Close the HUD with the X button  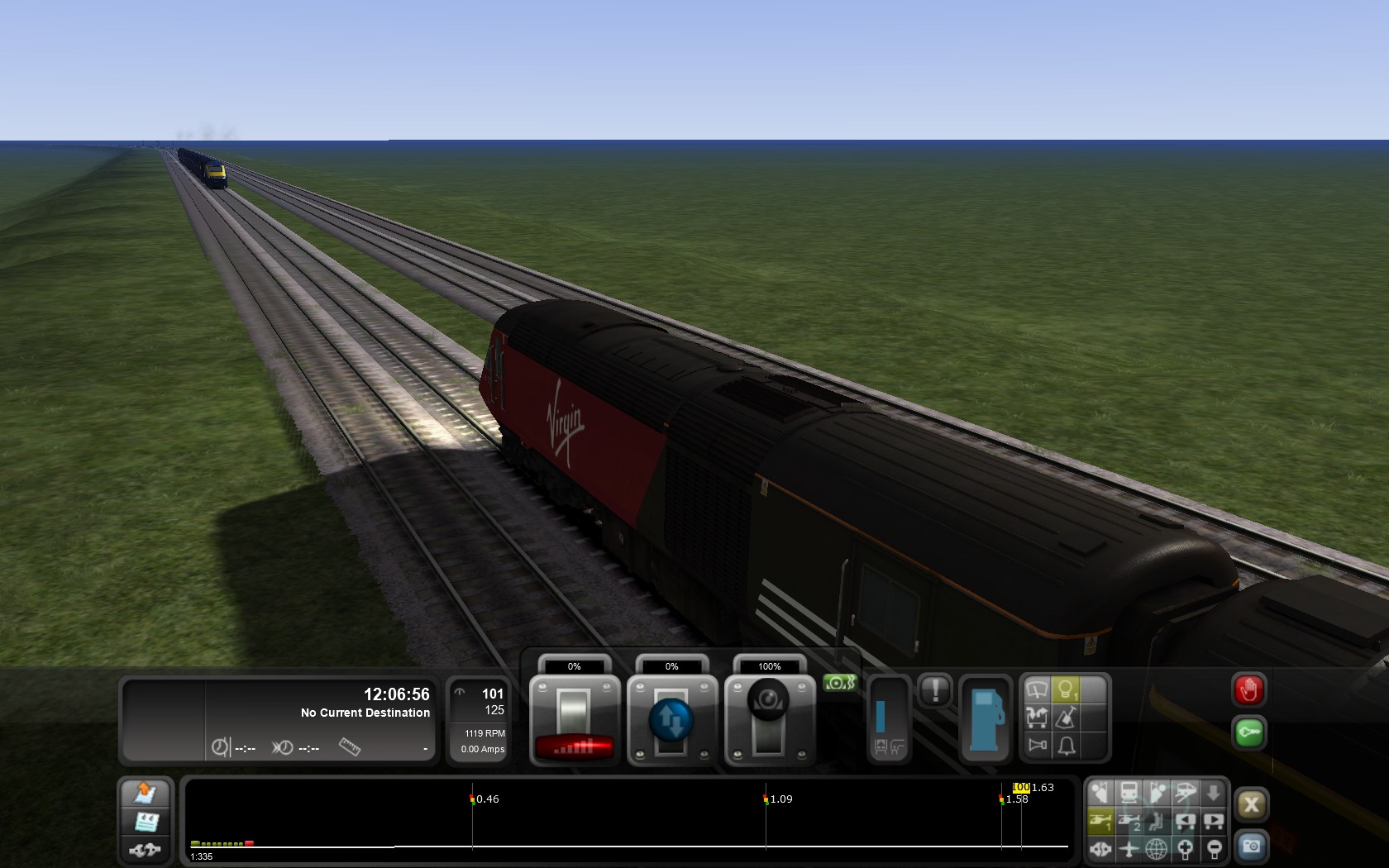(1251, 804)
